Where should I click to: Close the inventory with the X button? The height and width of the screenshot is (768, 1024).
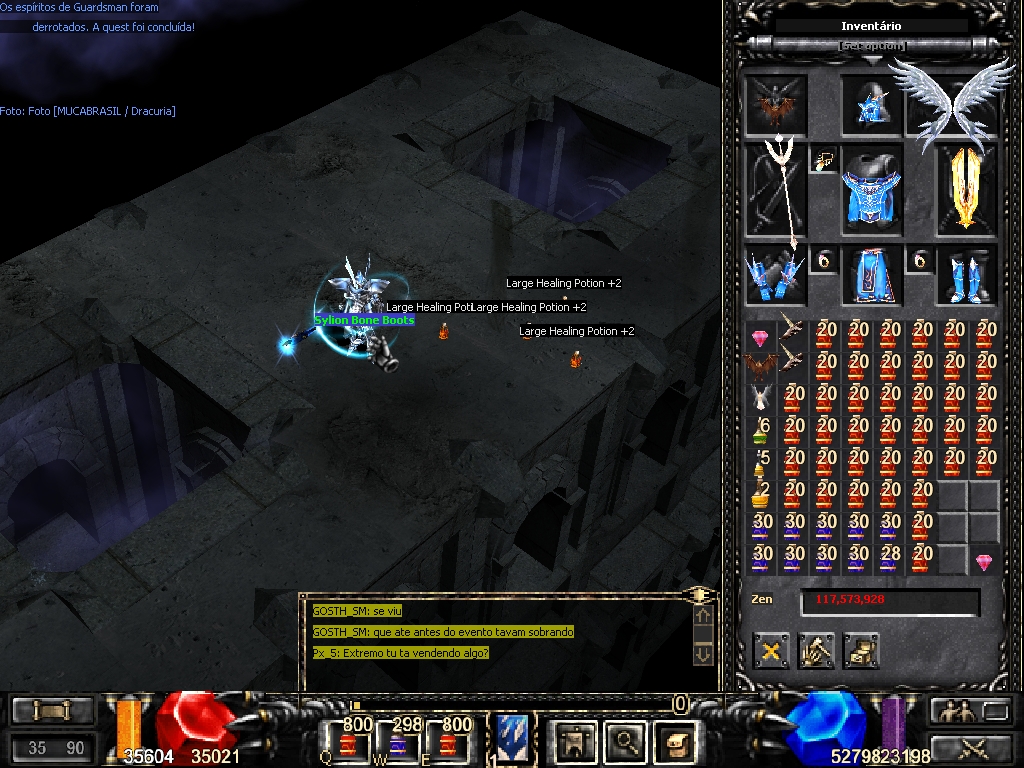[771, 651]
